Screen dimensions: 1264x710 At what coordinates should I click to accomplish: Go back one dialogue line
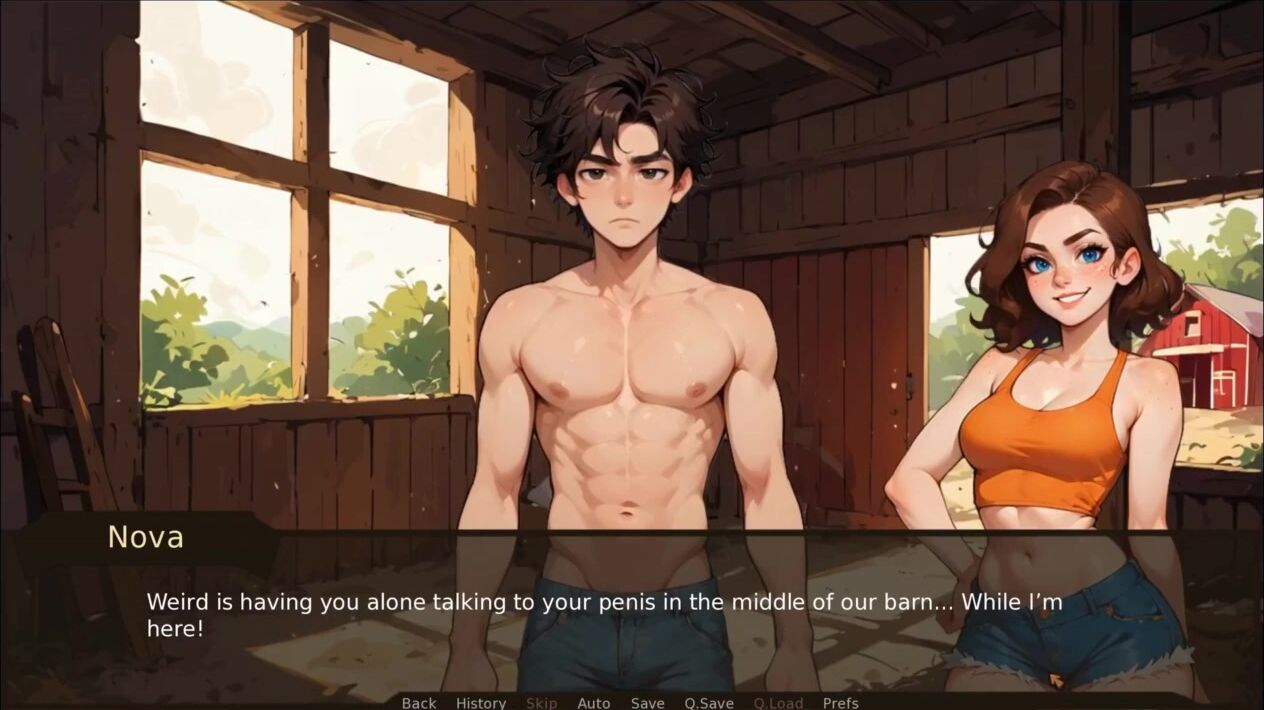[419, 702]
